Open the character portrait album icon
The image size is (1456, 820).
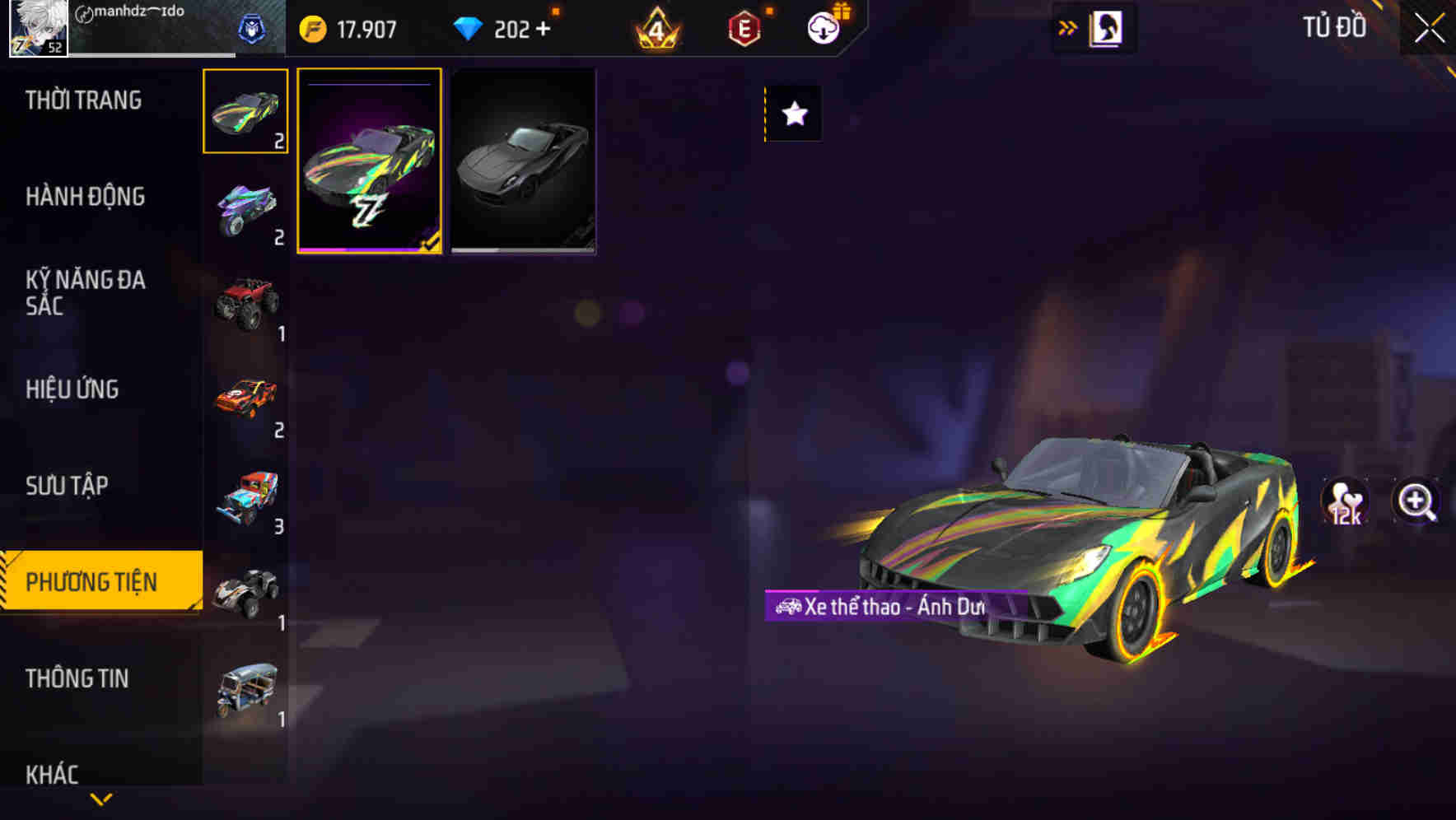(x=1108, y=27)
